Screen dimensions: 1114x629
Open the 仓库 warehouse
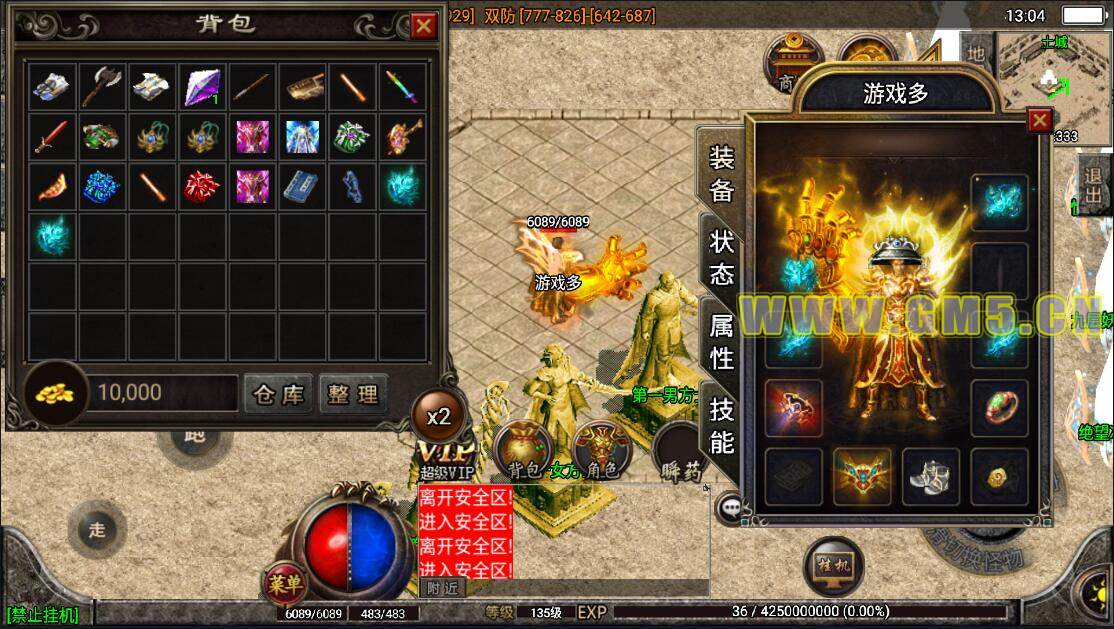279,394
